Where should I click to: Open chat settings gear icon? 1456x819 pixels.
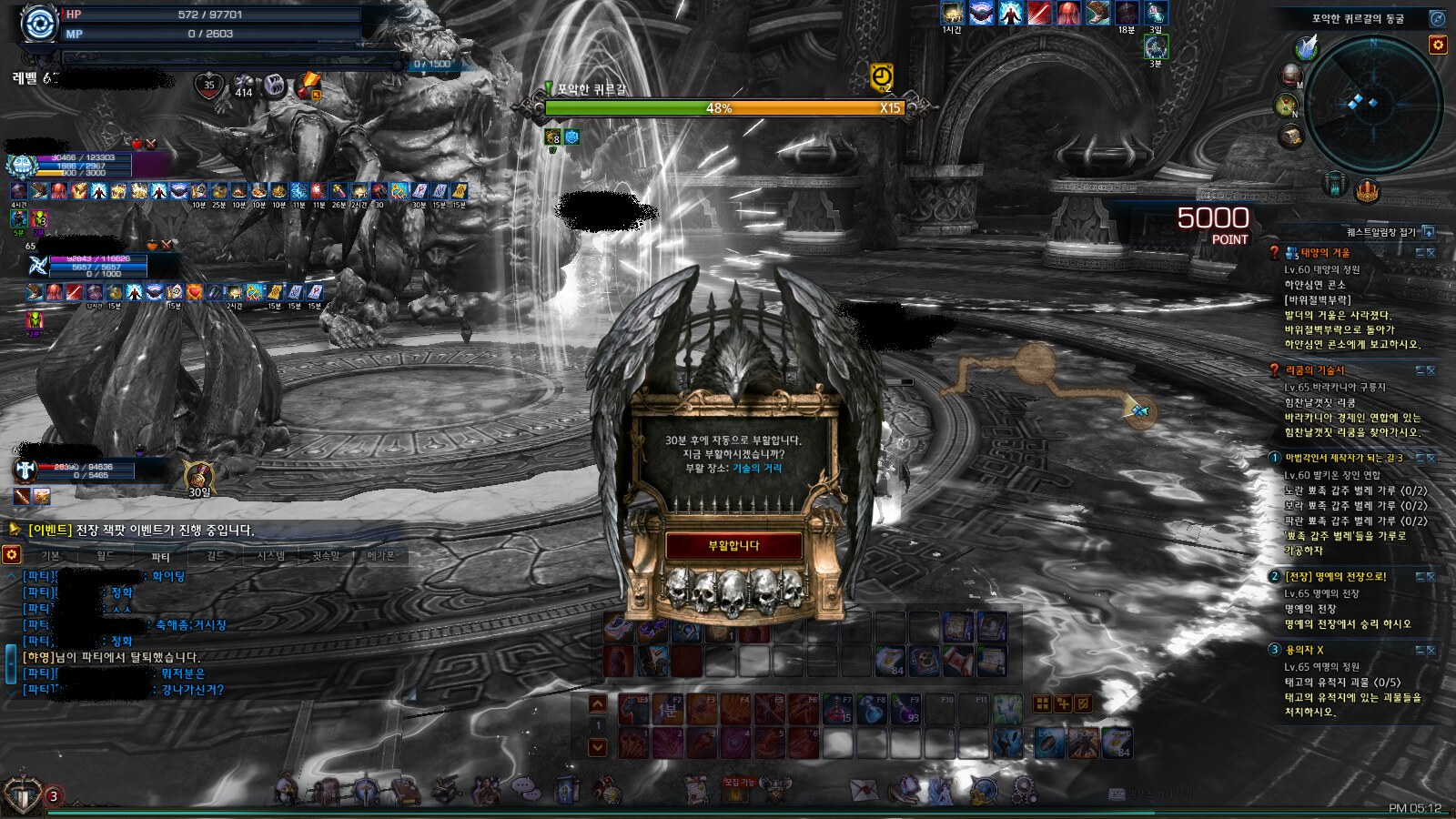11,554
